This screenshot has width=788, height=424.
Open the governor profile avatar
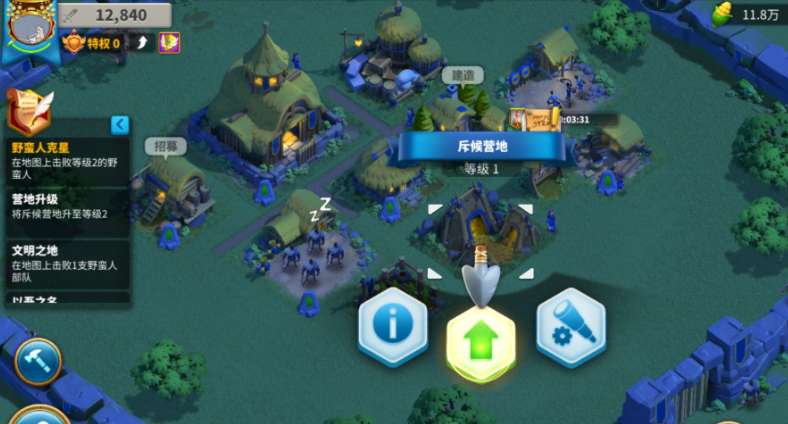[x=29, y=25]
